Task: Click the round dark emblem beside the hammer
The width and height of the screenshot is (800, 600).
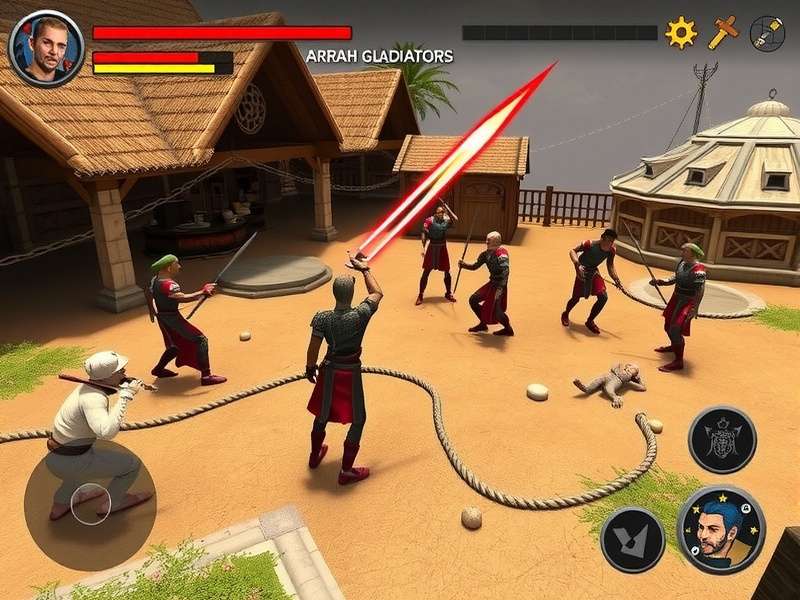Action: point(767,33)
